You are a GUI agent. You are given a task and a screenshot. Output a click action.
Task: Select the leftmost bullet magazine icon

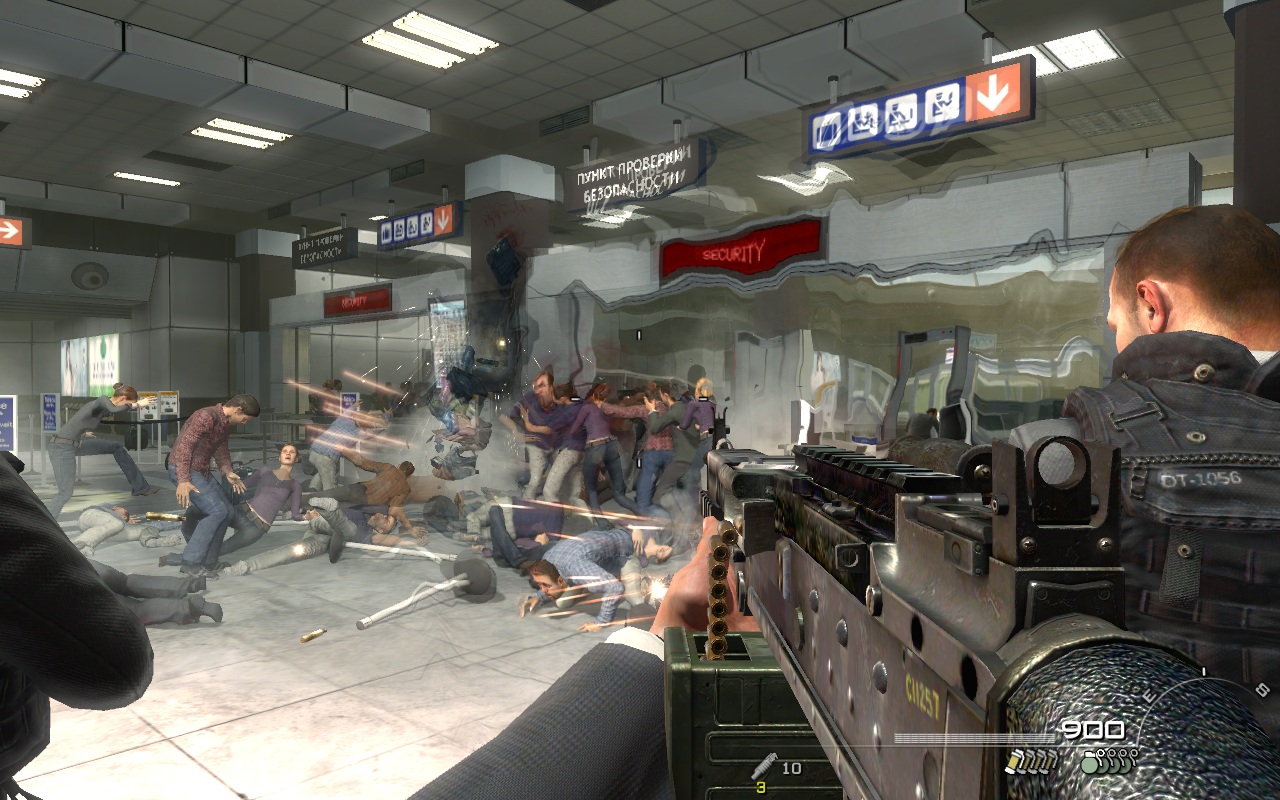click(1014, 762)
